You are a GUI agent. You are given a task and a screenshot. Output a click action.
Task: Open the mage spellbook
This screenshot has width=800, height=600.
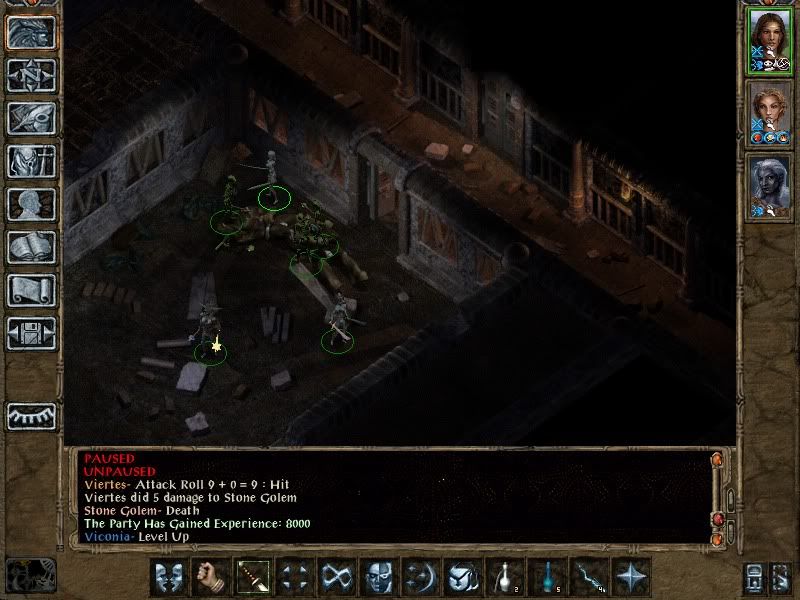pos(32,247)
